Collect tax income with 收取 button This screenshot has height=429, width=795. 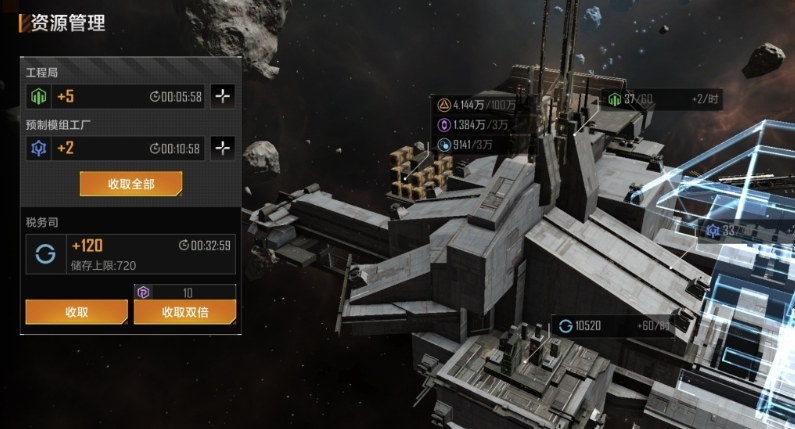click(x=77, y=312)
